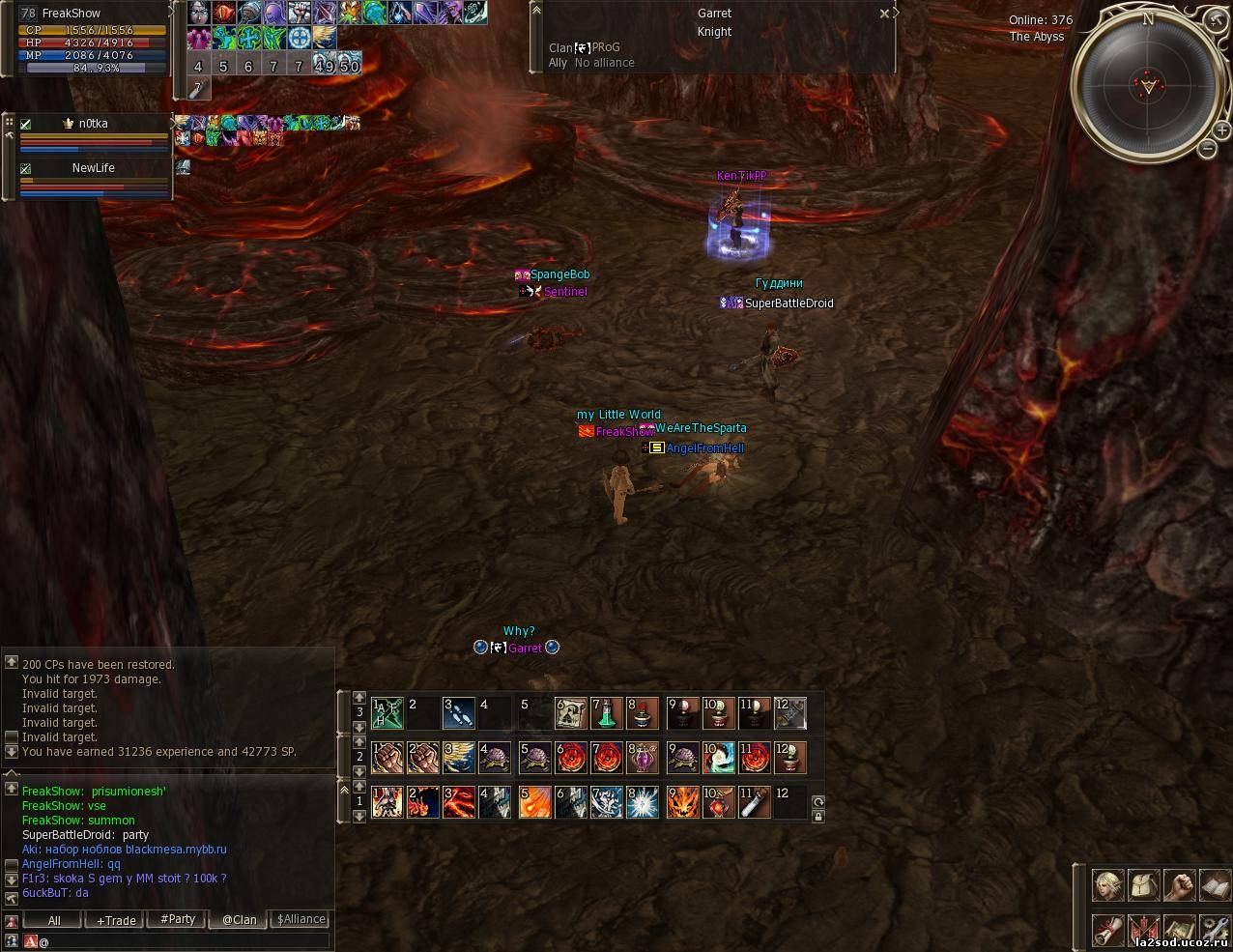Cast the fireball skill in bottom hotbar slot 5
This screenshot has width=1233, height=952.
pos(535,802)
